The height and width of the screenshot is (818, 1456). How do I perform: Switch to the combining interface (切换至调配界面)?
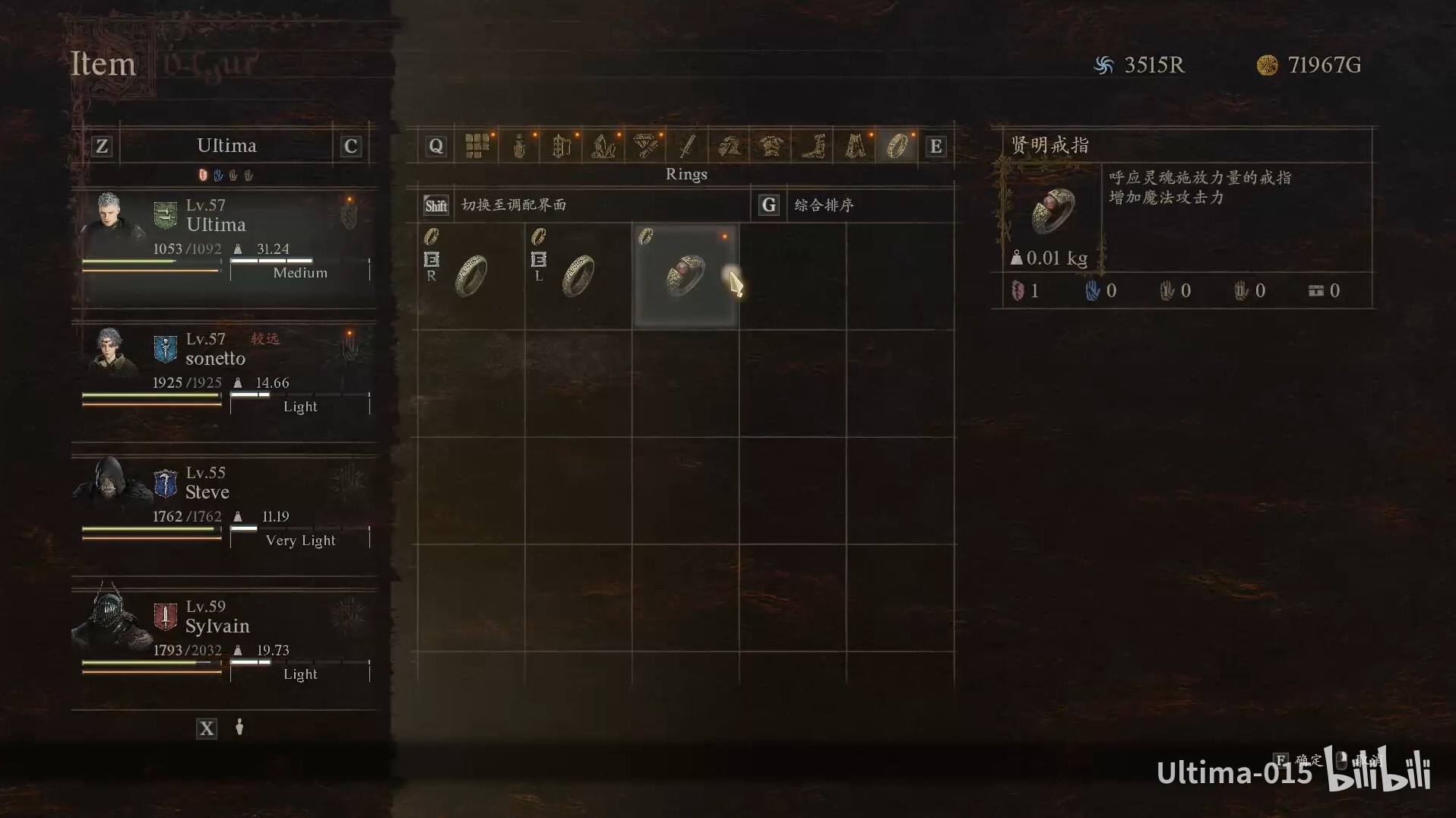click(514, 205)
